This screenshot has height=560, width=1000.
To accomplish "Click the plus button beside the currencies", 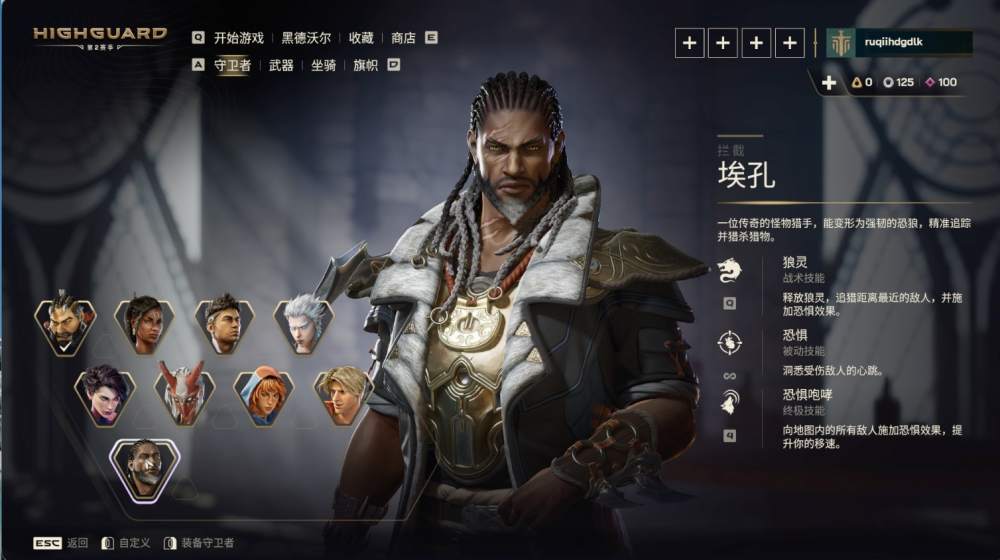I will tap(828, 83).
